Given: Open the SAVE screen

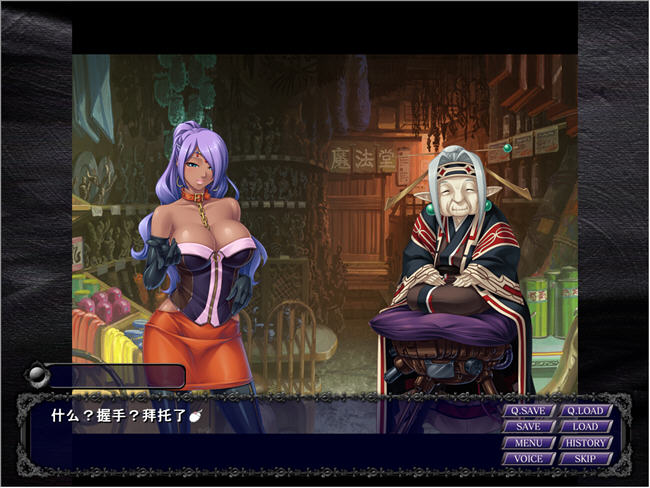Looking at the screenshot, I should (529, 427).
